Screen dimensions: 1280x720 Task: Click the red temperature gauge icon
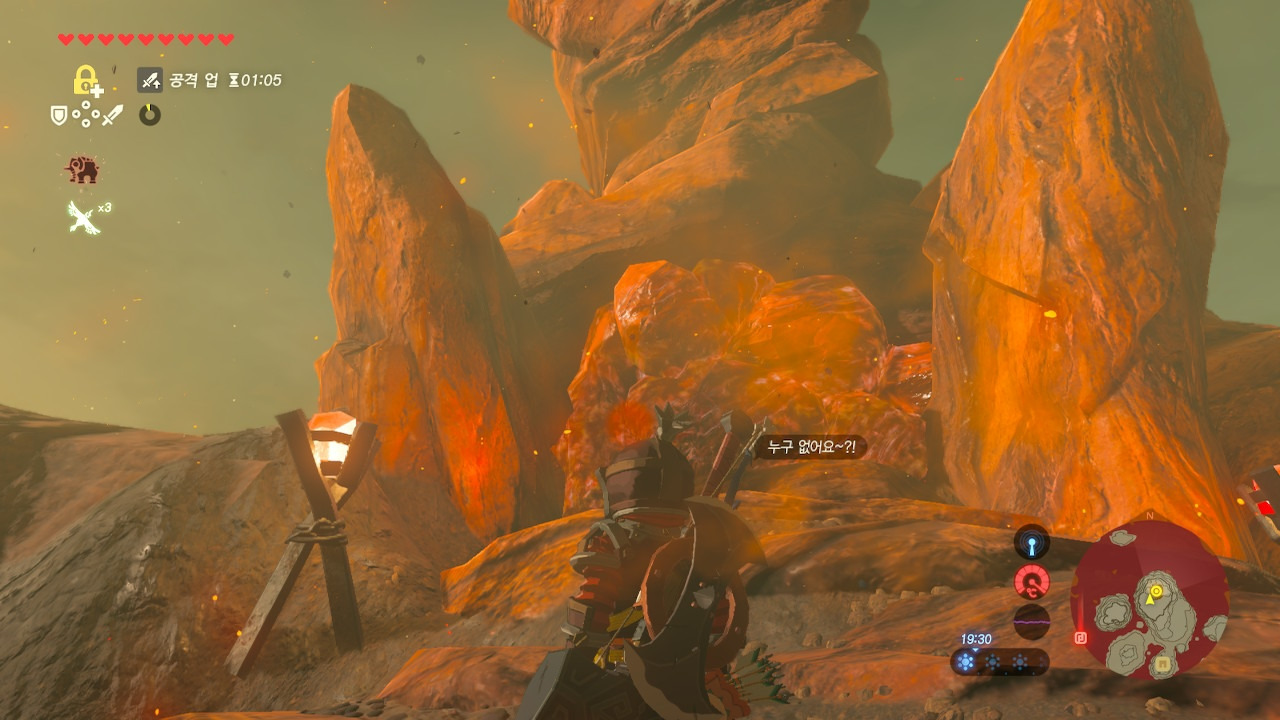1031,581
